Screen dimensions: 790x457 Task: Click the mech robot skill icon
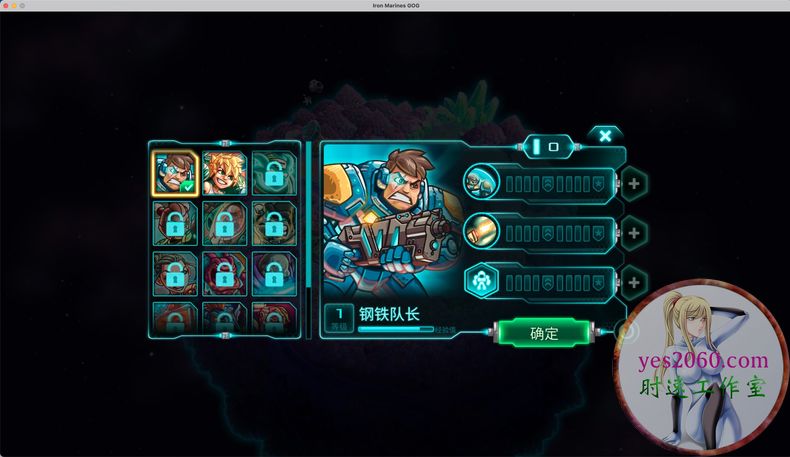[x=481, y=283]
